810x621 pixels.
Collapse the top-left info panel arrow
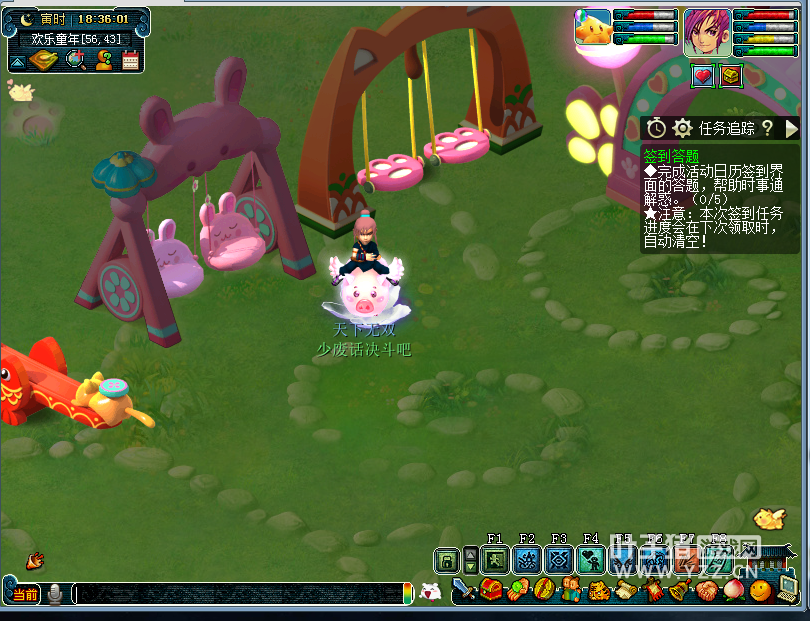click(x=17, y=62)
